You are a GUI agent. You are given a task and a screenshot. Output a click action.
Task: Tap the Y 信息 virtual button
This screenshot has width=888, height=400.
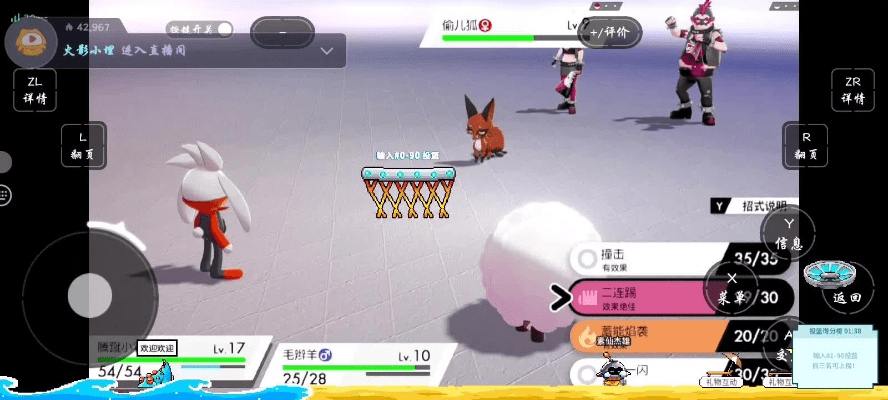(789, 234)
